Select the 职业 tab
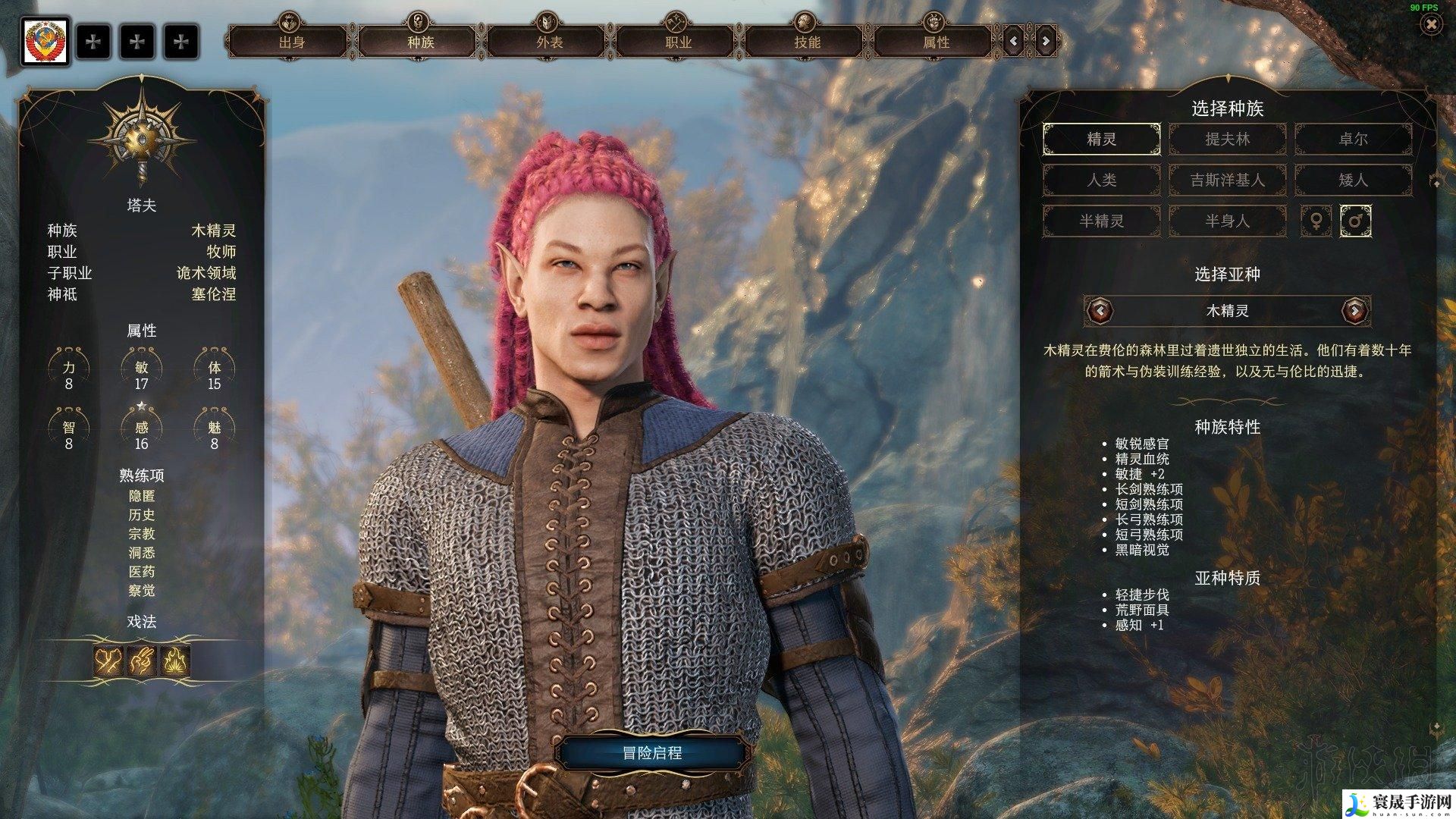The image size is (1456, 819). point(678,42)
